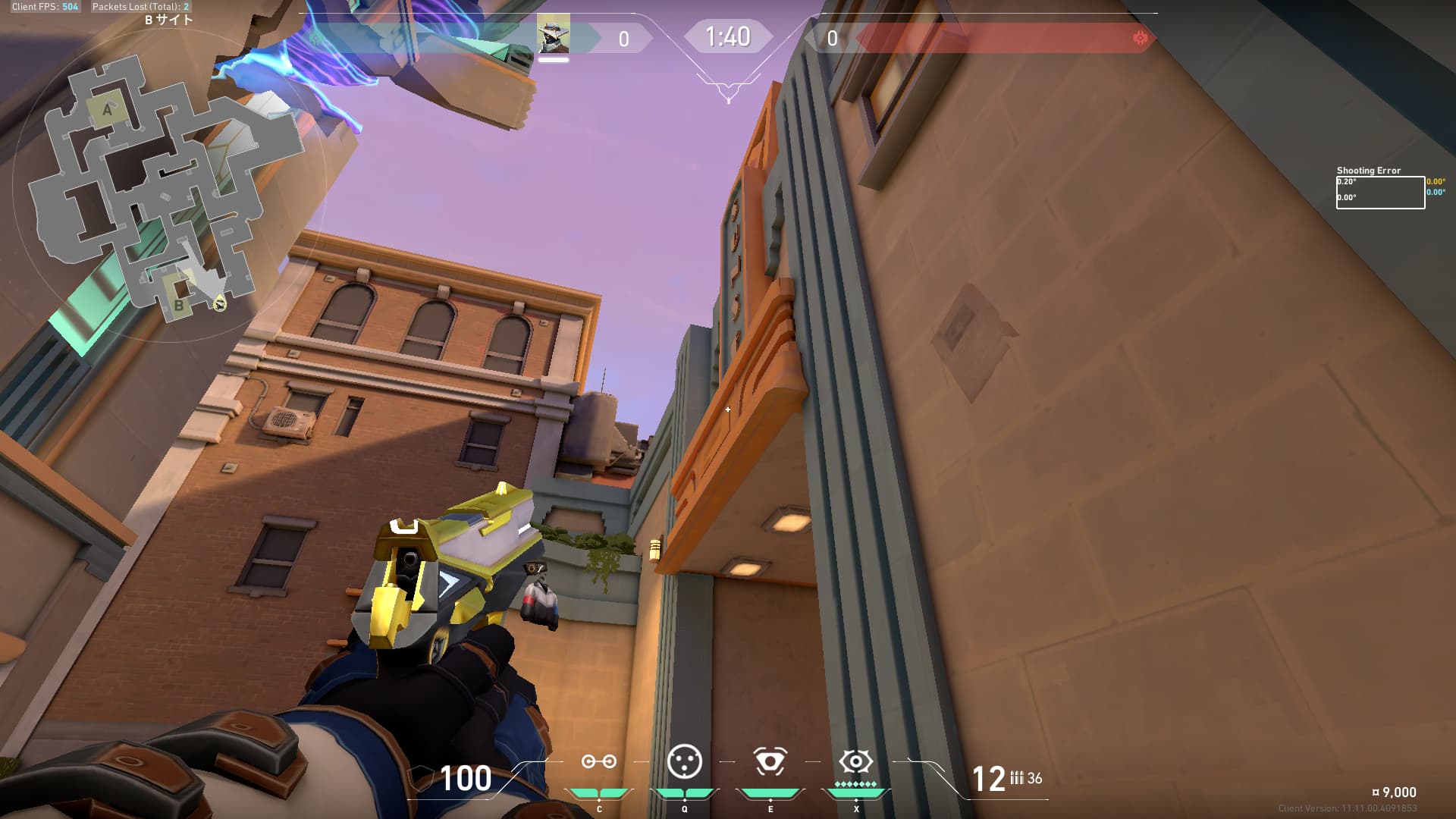
Task: Select the B site marker on the minimap
Action: [x=179, y=306]
